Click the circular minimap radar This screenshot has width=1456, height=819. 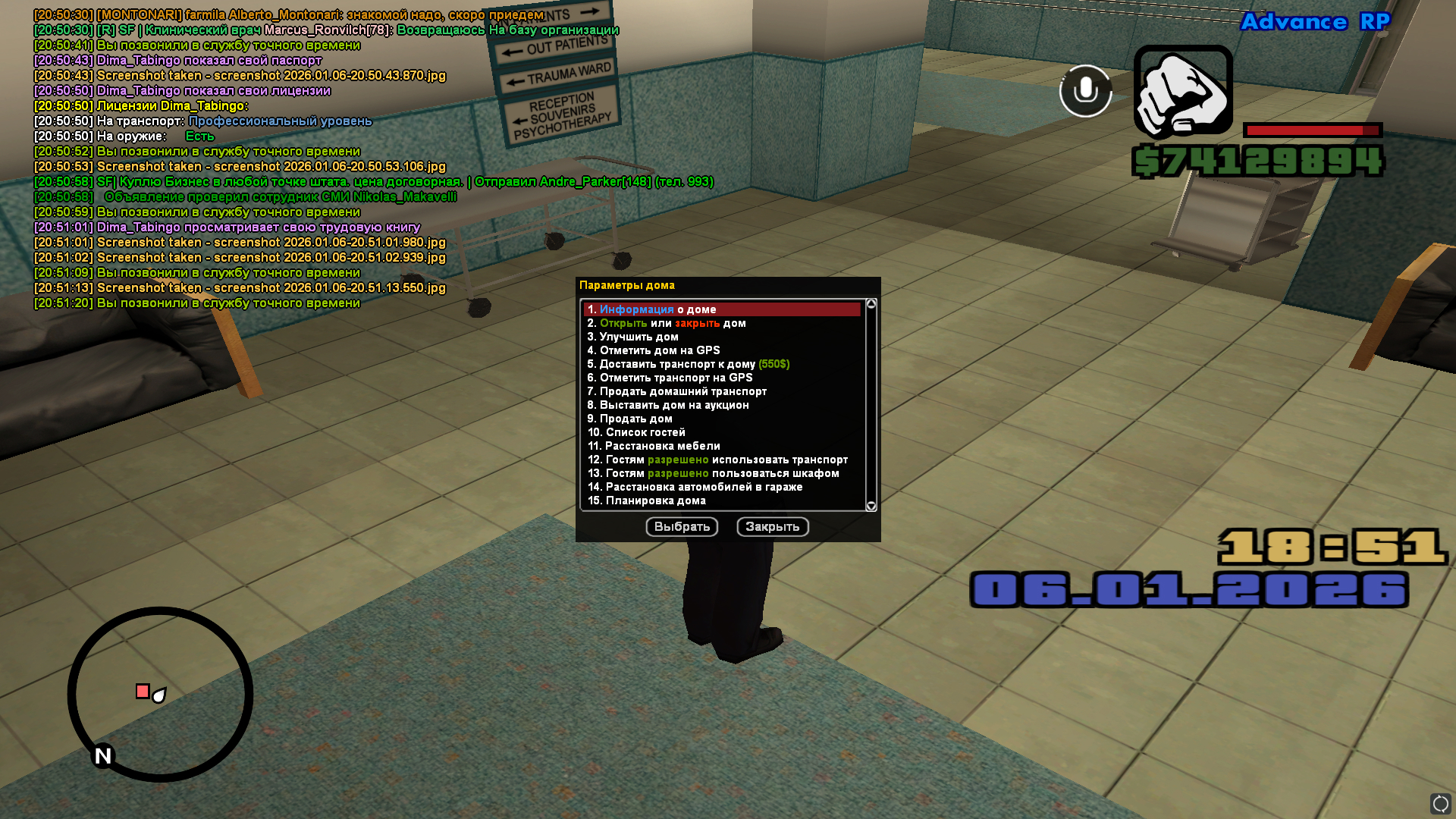160,694
